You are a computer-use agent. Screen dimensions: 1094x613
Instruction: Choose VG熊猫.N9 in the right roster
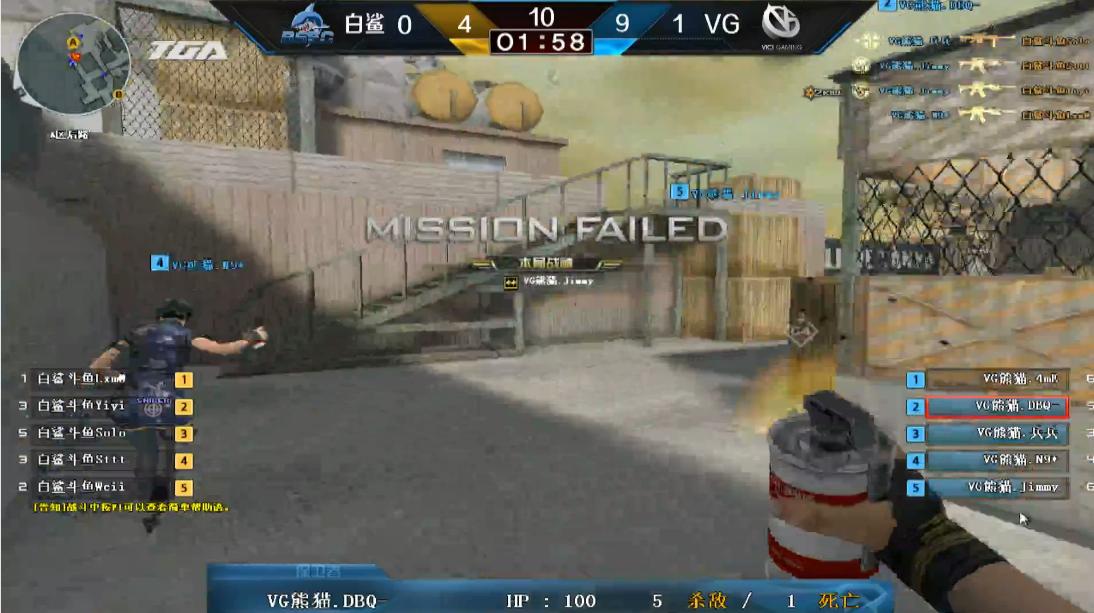996,461
